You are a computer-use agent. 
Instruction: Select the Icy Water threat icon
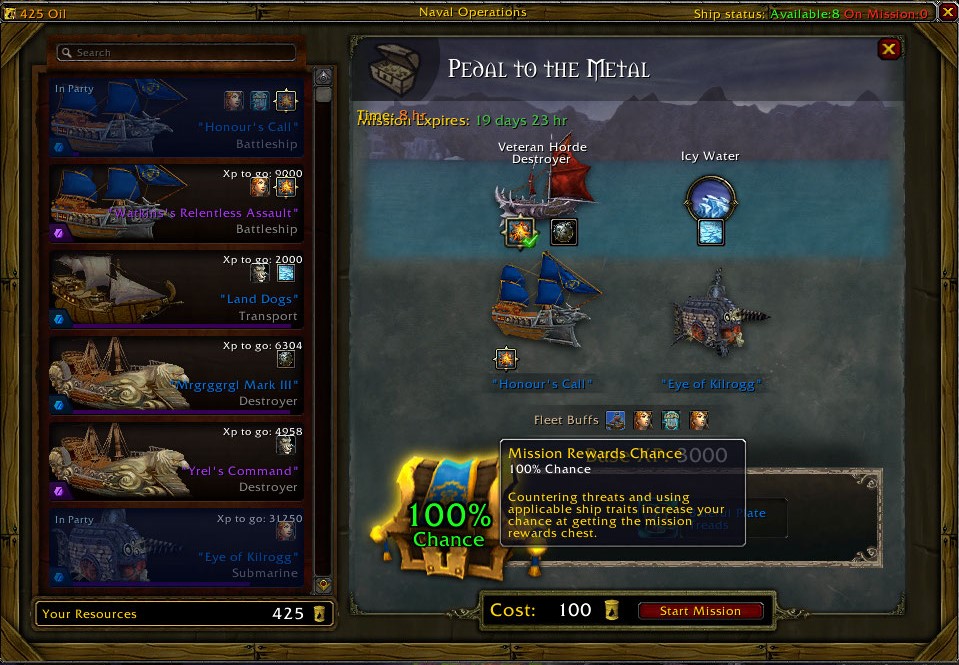[710, 198]
